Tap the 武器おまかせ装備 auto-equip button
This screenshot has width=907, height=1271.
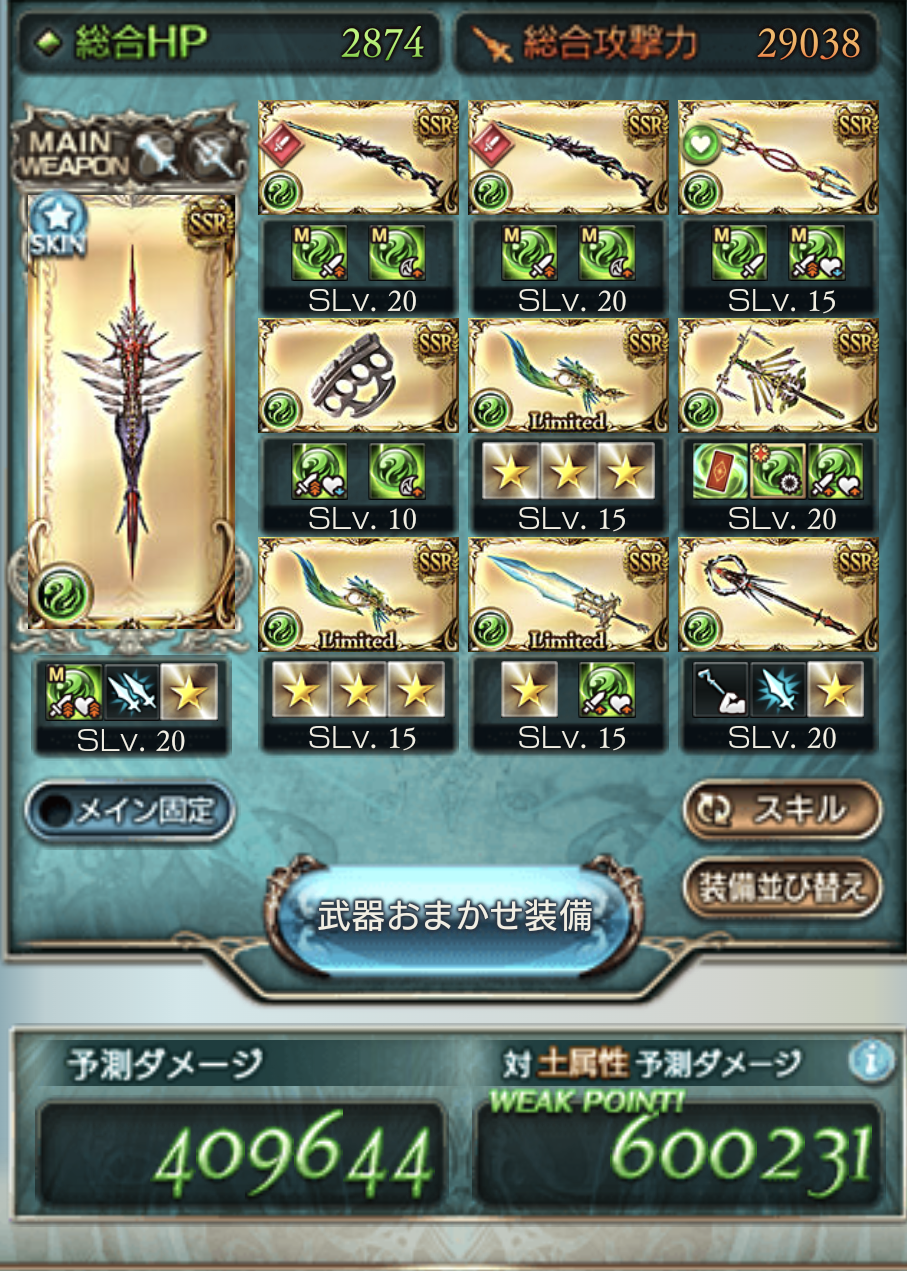tap(455, 916)
